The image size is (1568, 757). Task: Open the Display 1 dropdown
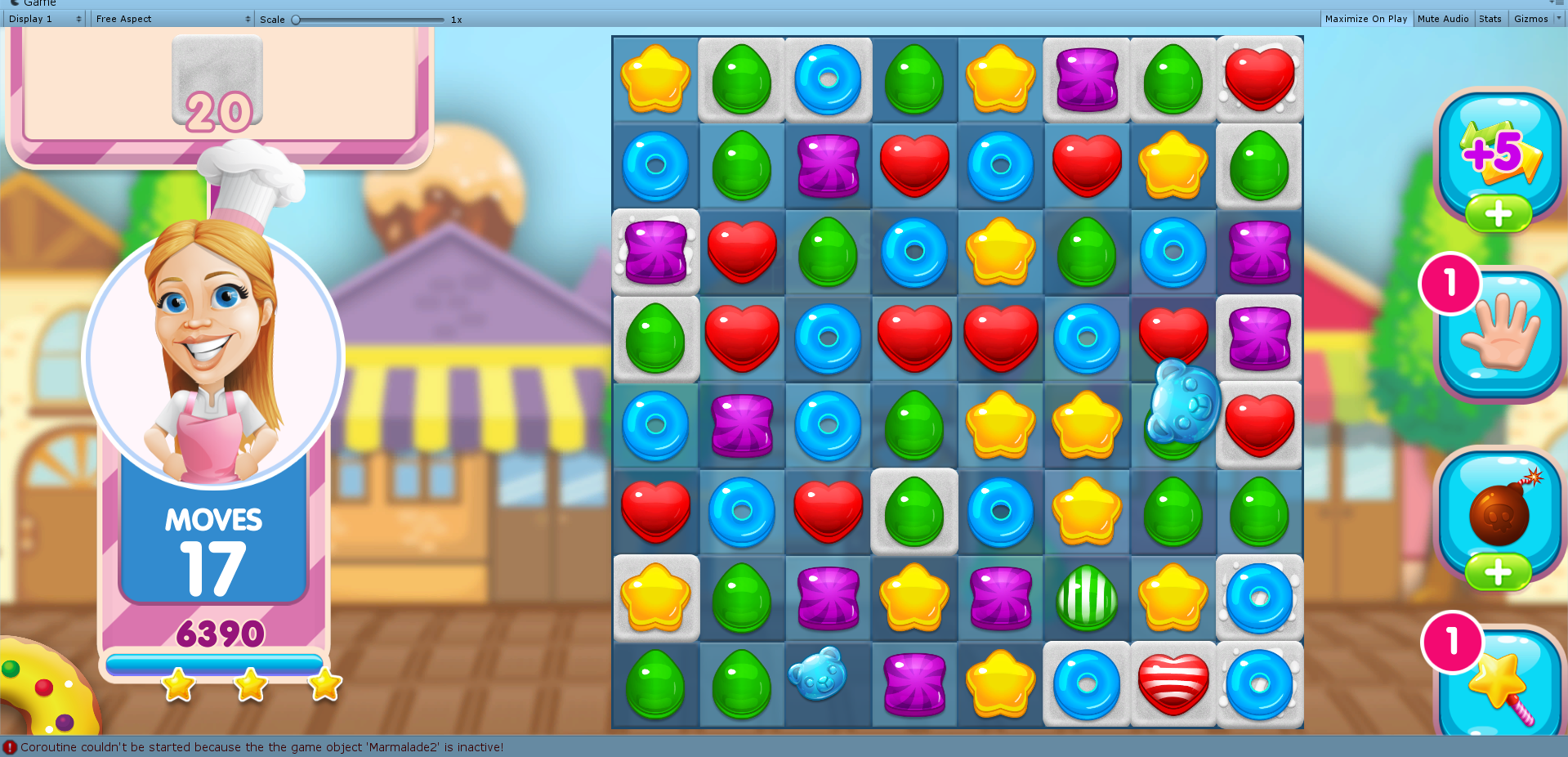tap(44, 18)
